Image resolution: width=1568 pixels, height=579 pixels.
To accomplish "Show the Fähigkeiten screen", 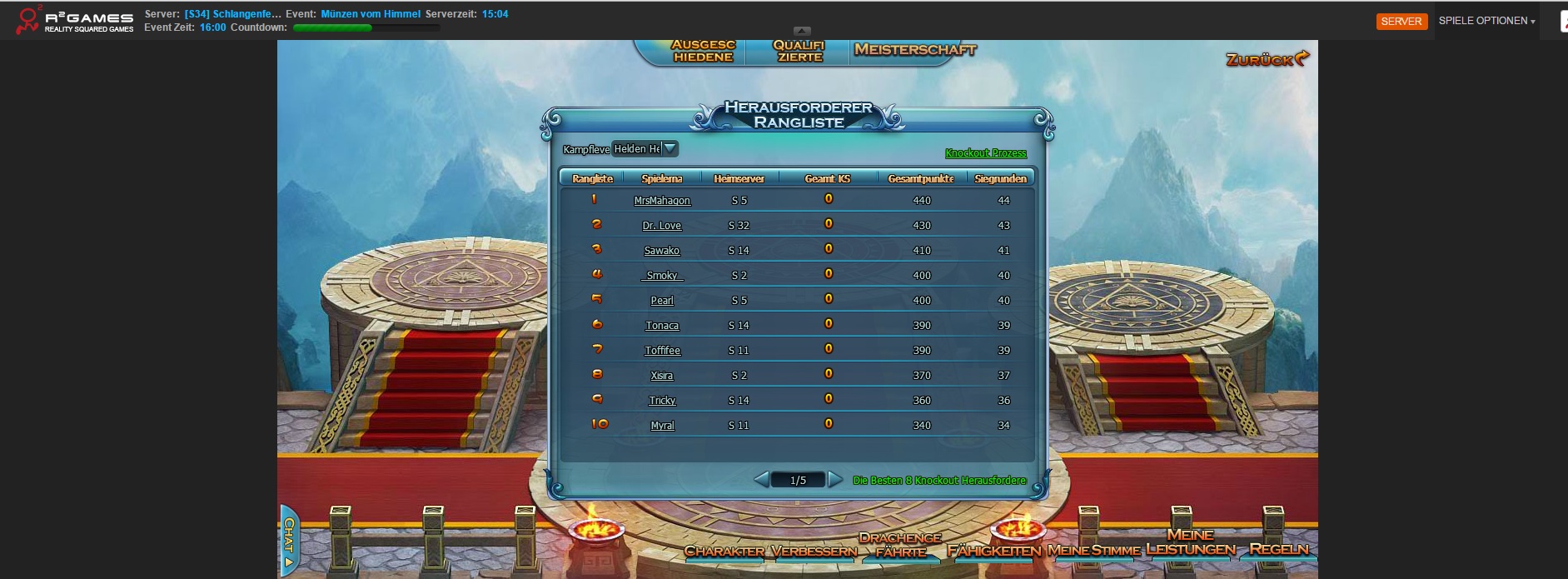I will pos(994,551).
